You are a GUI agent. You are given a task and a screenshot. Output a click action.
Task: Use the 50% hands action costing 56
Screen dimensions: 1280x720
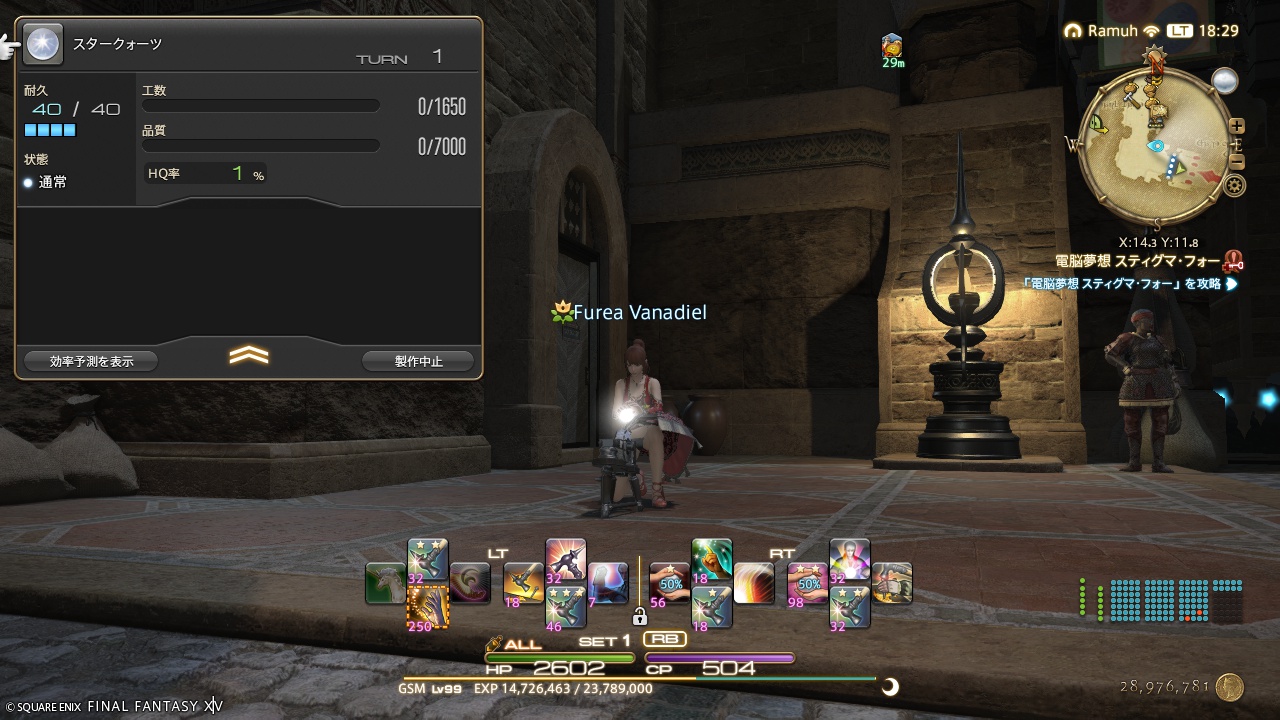(x=669, y=583)
